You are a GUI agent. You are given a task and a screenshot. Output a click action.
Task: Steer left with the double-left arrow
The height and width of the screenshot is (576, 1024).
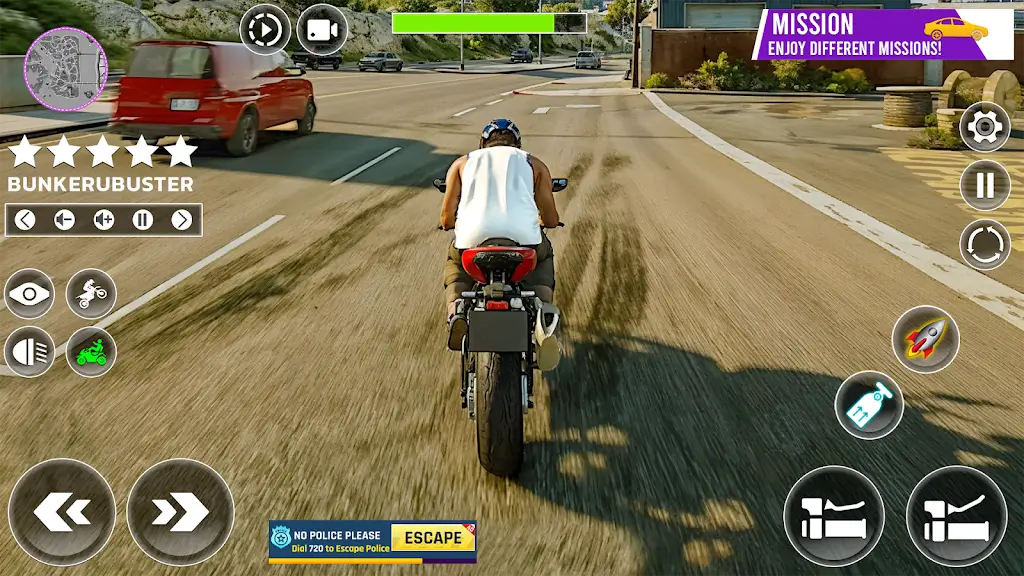tap(62, 512)
